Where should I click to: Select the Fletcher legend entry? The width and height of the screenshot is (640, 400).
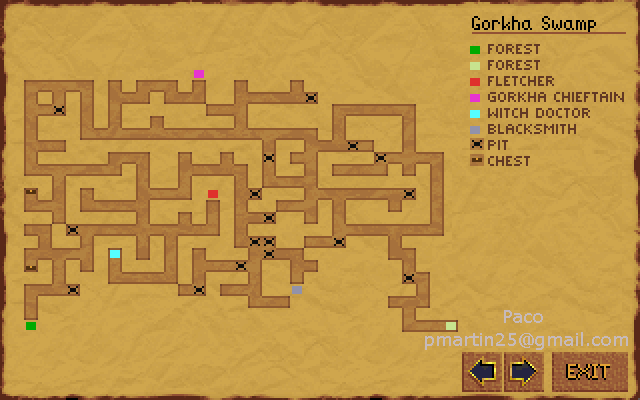click(x=520, y=81)
